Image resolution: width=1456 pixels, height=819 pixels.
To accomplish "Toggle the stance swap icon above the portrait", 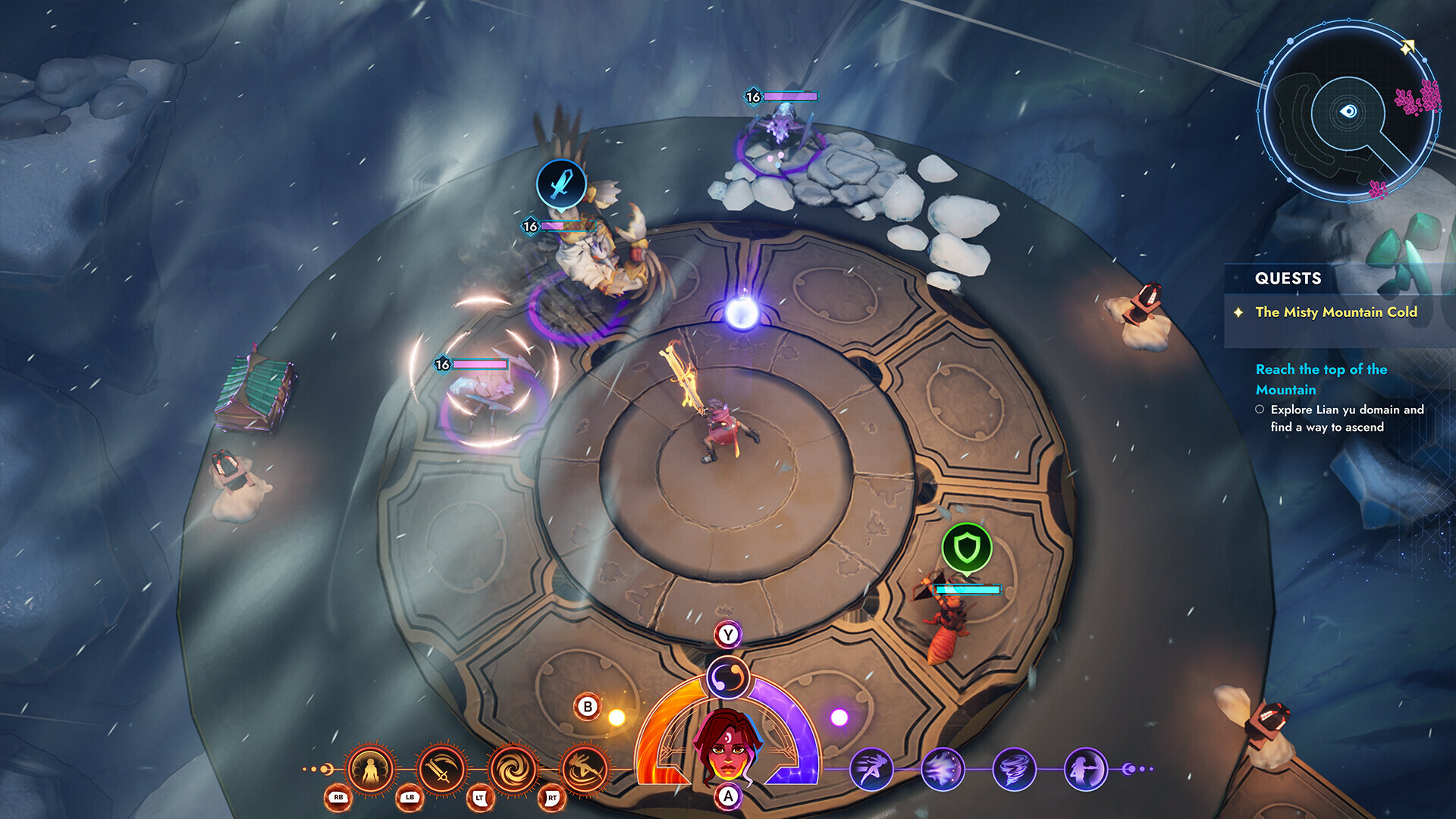I will click(x=726, y=677).
